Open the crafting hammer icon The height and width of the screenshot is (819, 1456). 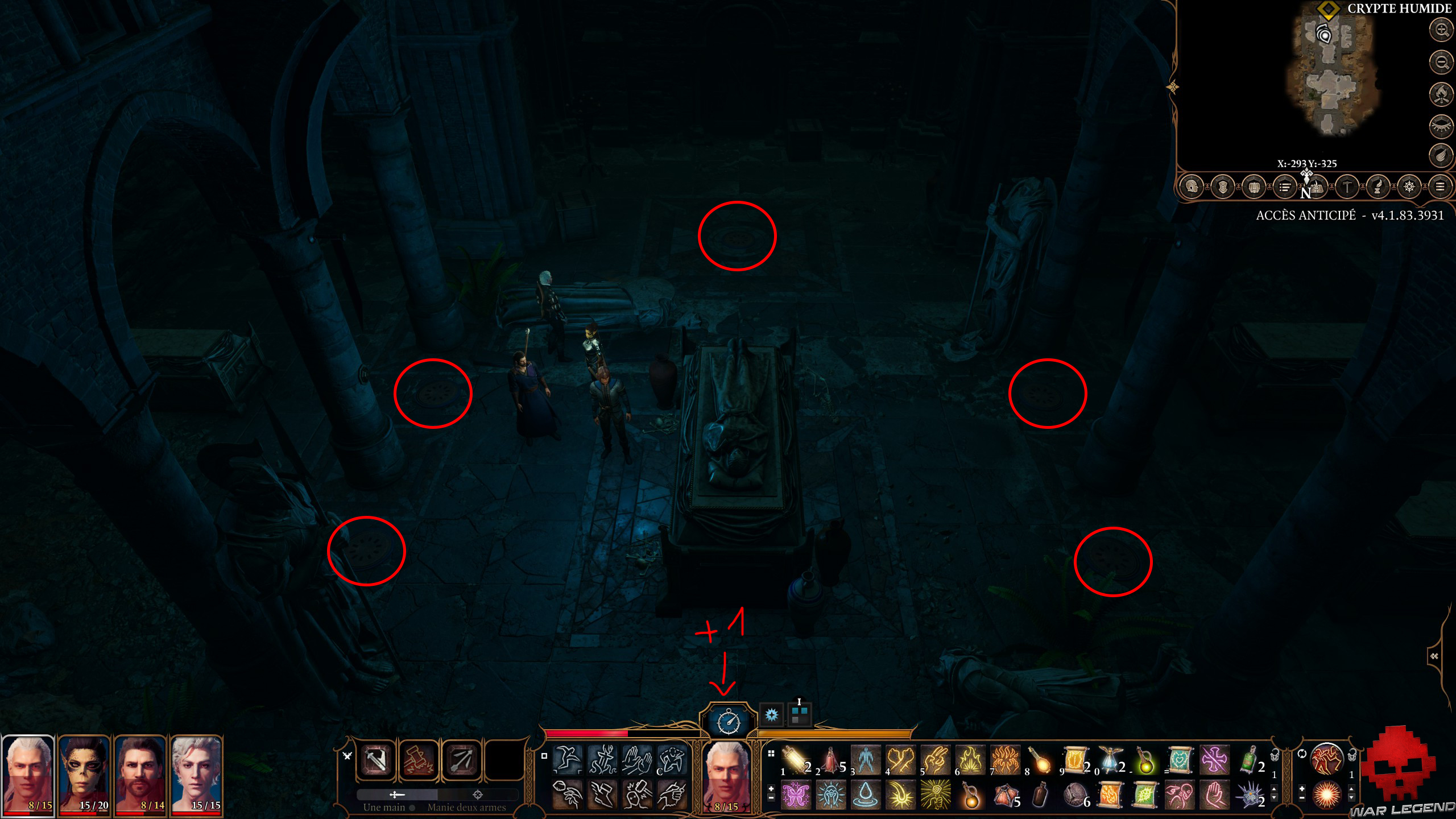point(1347,186)
